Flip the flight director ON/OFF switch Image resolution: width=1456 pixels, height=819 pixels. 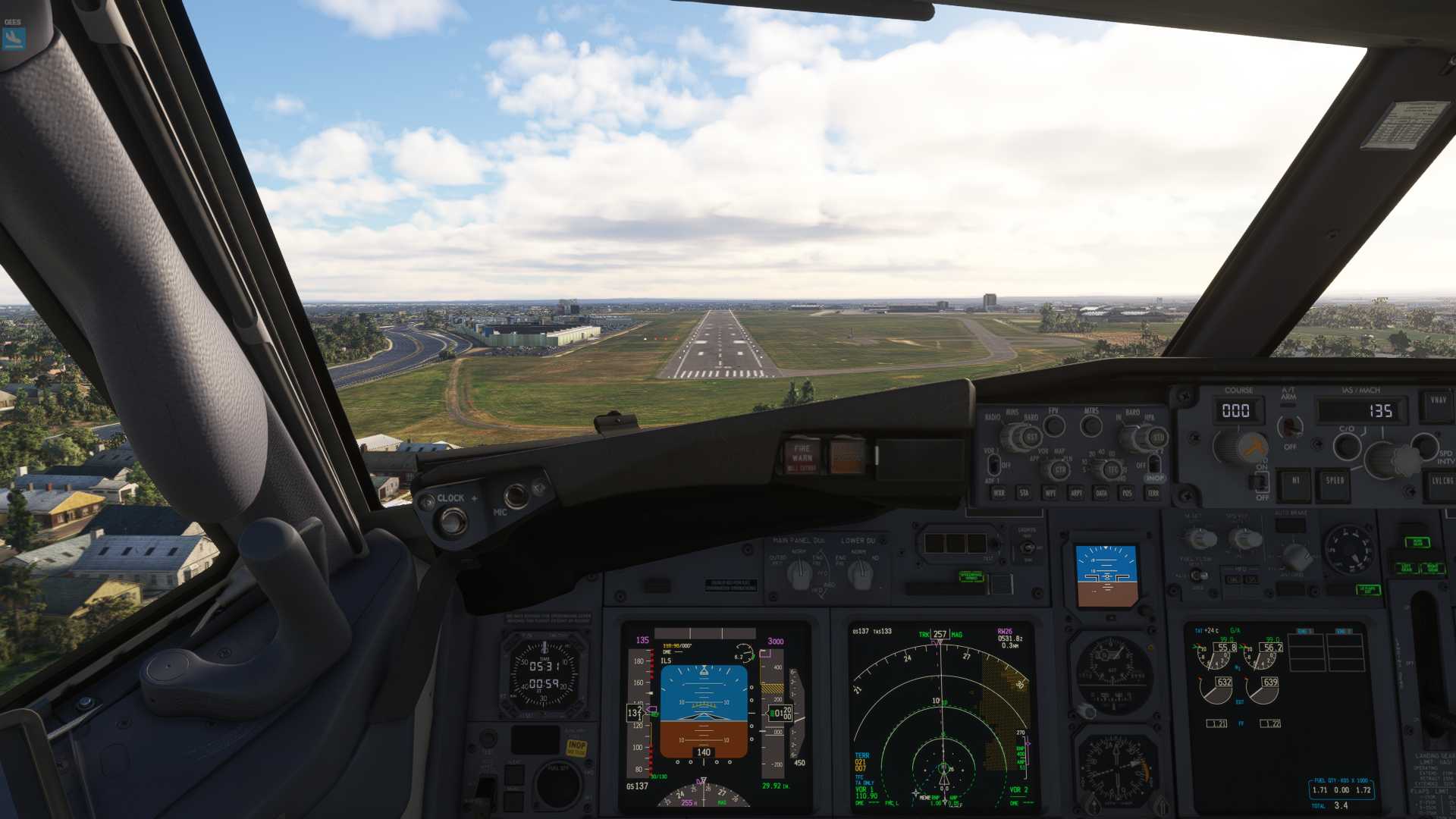coord(1260,480)
